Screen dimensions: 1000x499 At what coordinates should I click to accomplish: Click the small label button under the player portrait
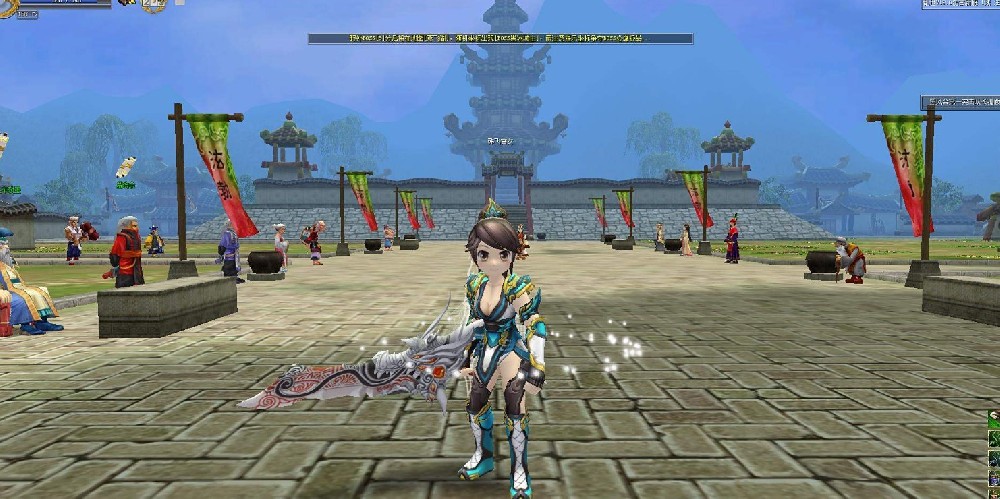[x=27, y=15]
